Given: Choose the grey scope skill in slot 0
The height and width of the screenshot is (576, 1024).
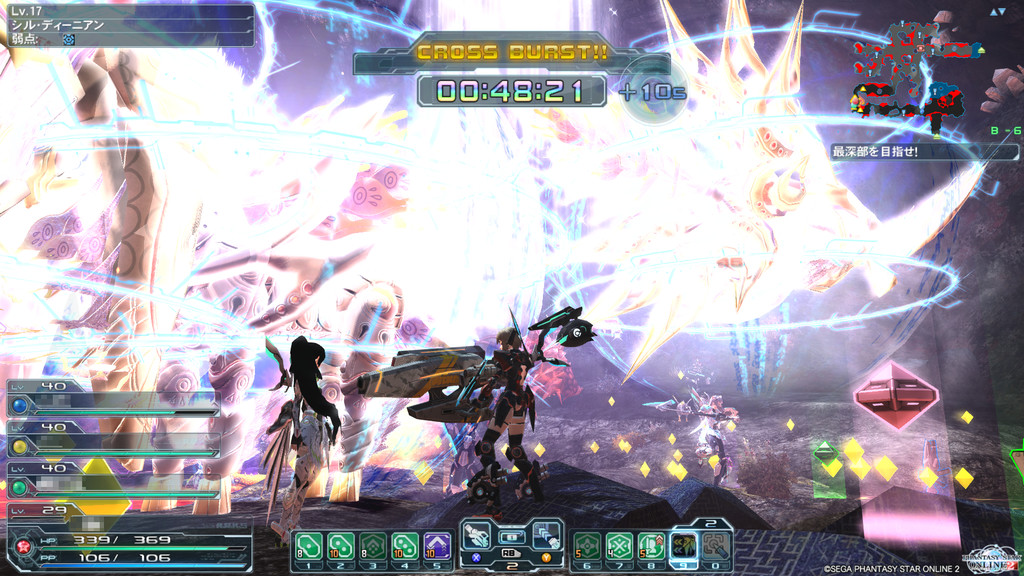Looking at the screenshot, I should (716, 546).
